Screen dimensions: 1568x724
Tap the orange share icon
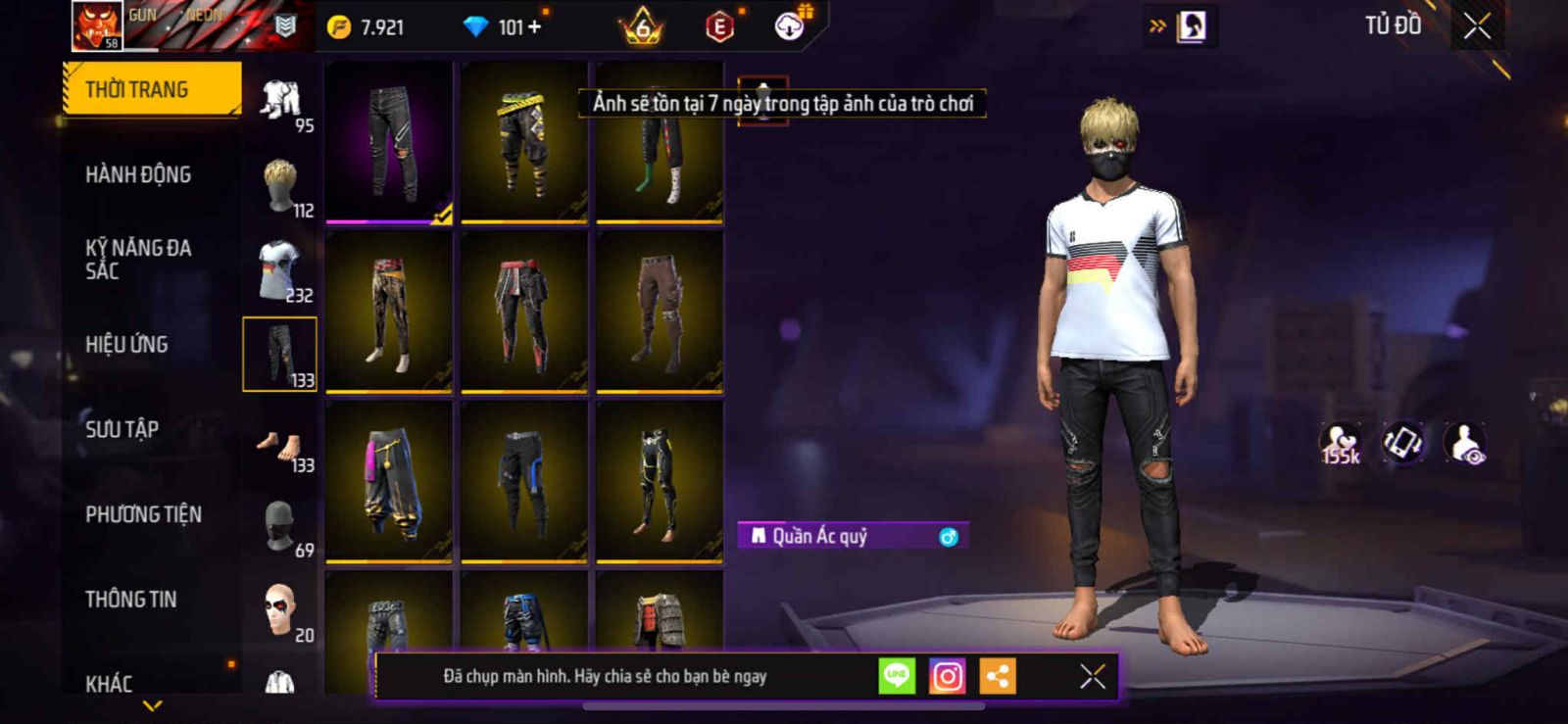click(998, 676)
